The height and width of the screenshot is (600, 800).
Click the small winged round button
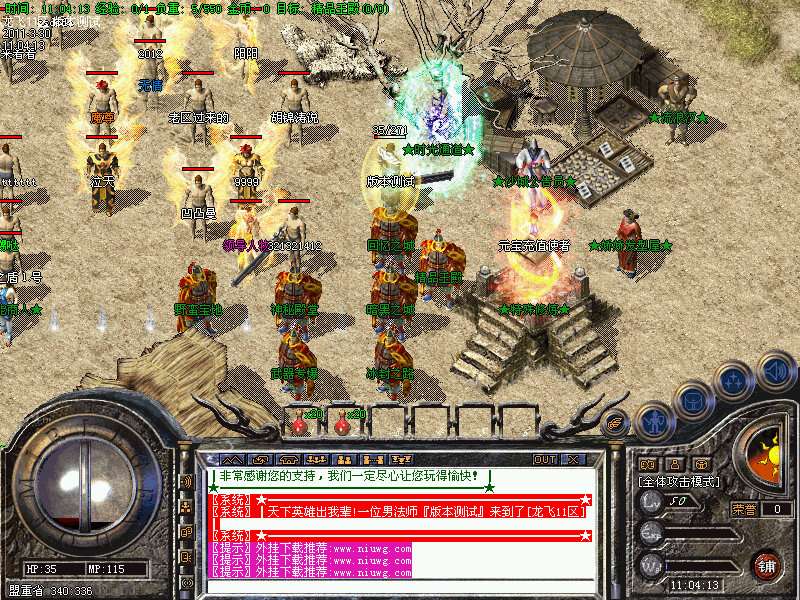pos(615,423)
